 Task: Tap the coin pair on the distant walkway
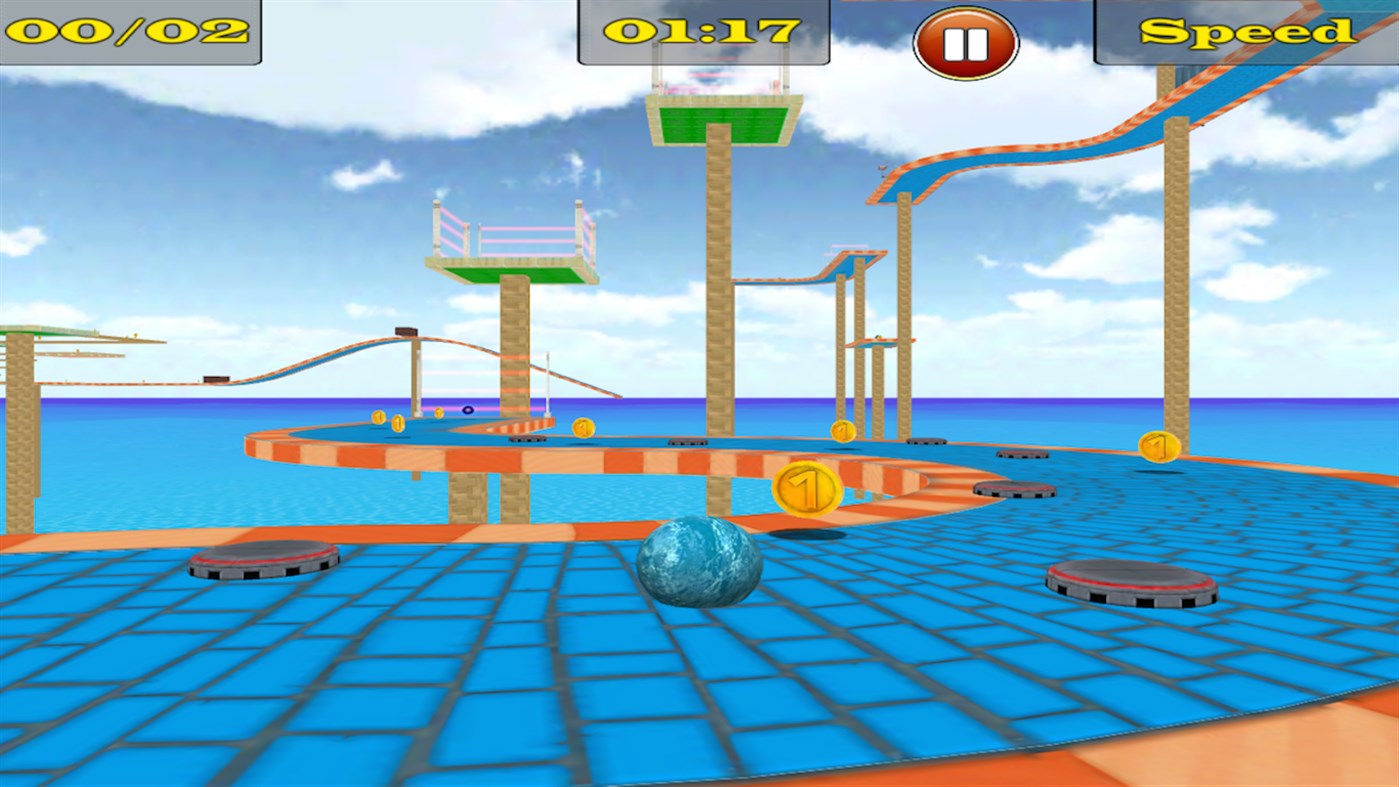coord(390,418)
